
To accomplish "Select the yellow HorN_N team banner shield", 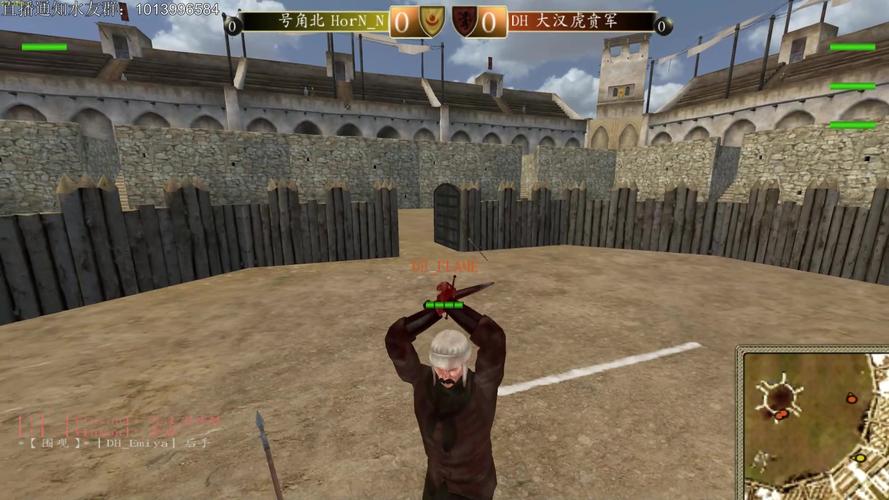I will click(432, 21).
